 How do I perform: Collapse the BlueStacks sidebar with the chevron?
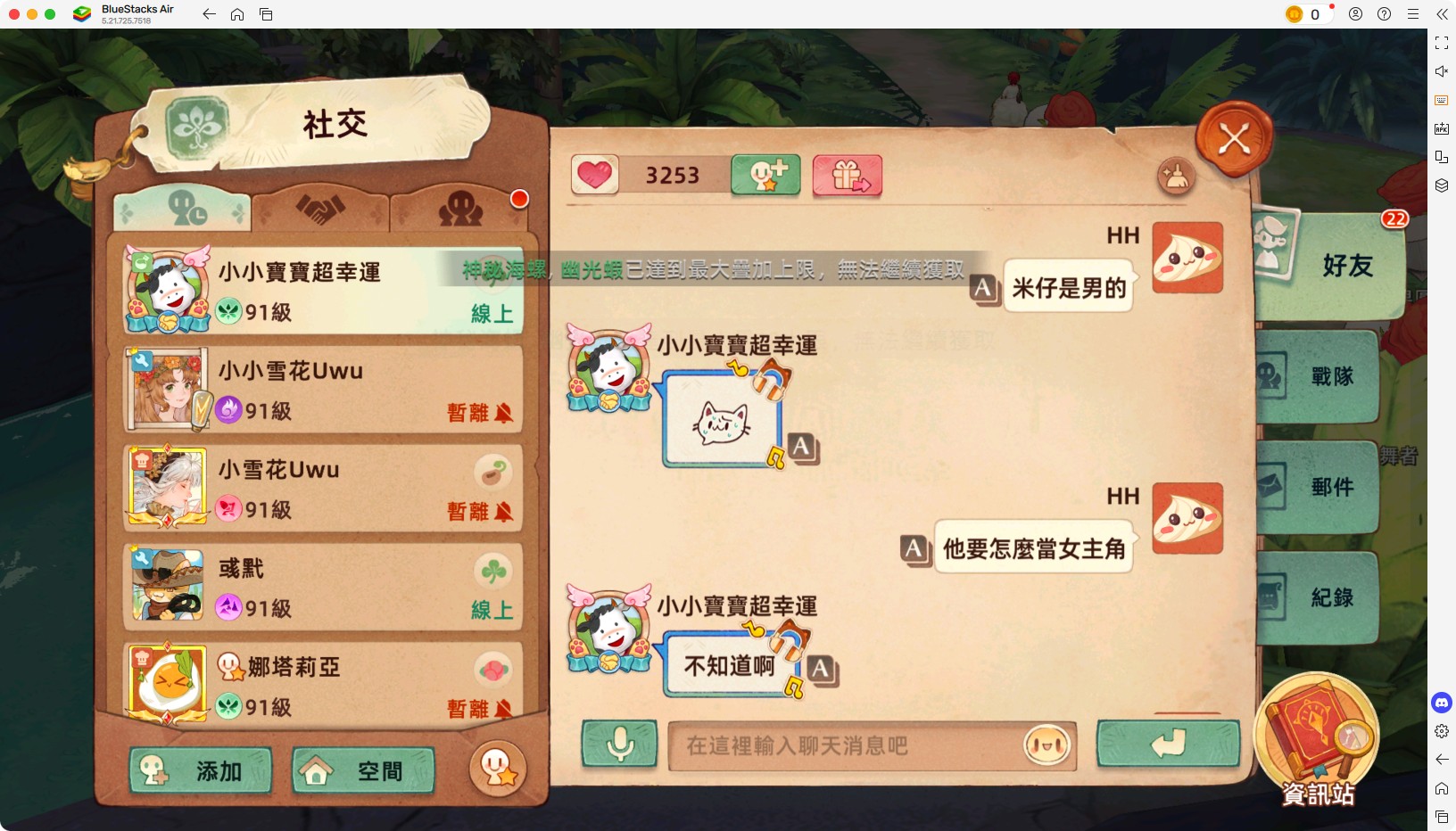(x=1443, y=14)
